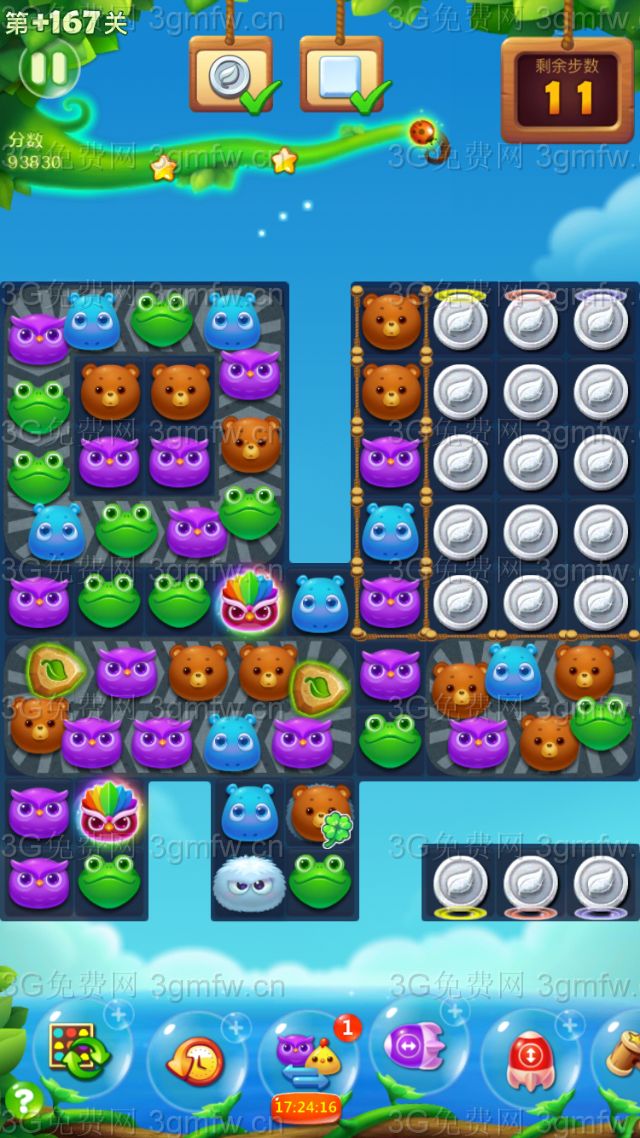Select the owl-chick swap booster
Screen dimensions: 640x1138
pos(308,1059)
